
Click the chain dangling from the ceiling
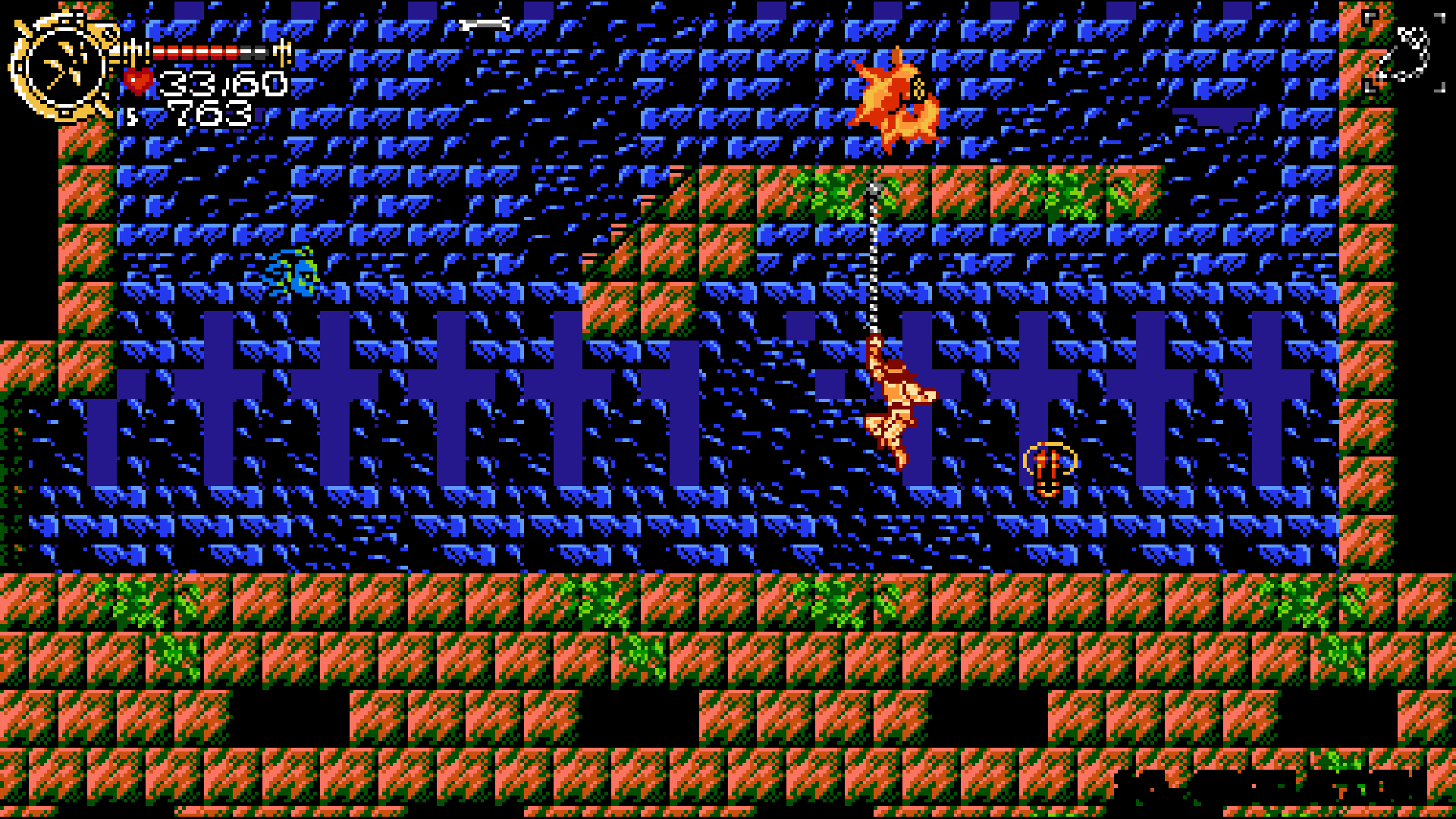point(872,258)
